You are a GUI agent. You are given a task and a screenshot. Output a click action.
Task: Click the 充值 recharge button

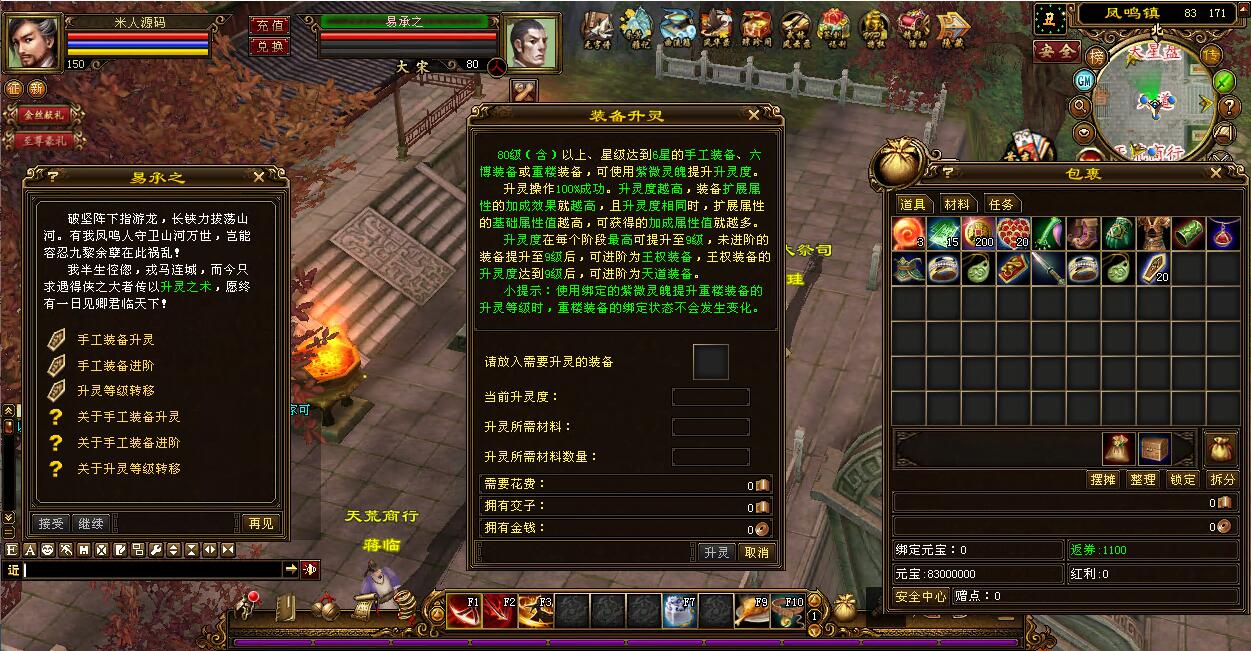point(269,25)
